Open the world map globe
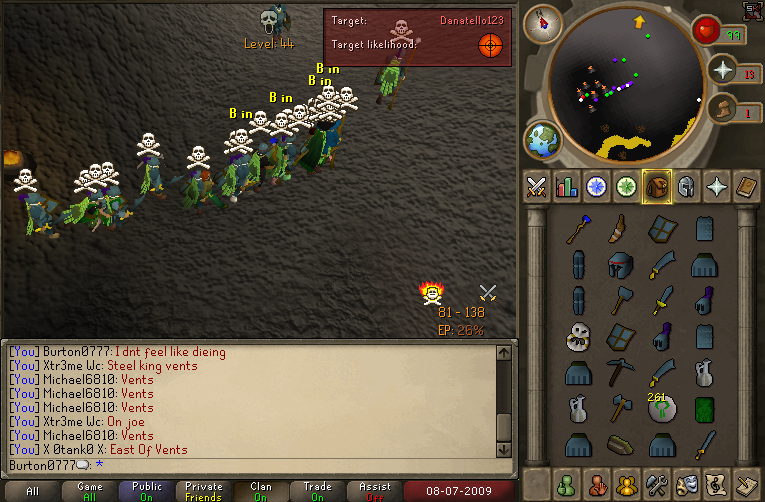 [542, 140]
